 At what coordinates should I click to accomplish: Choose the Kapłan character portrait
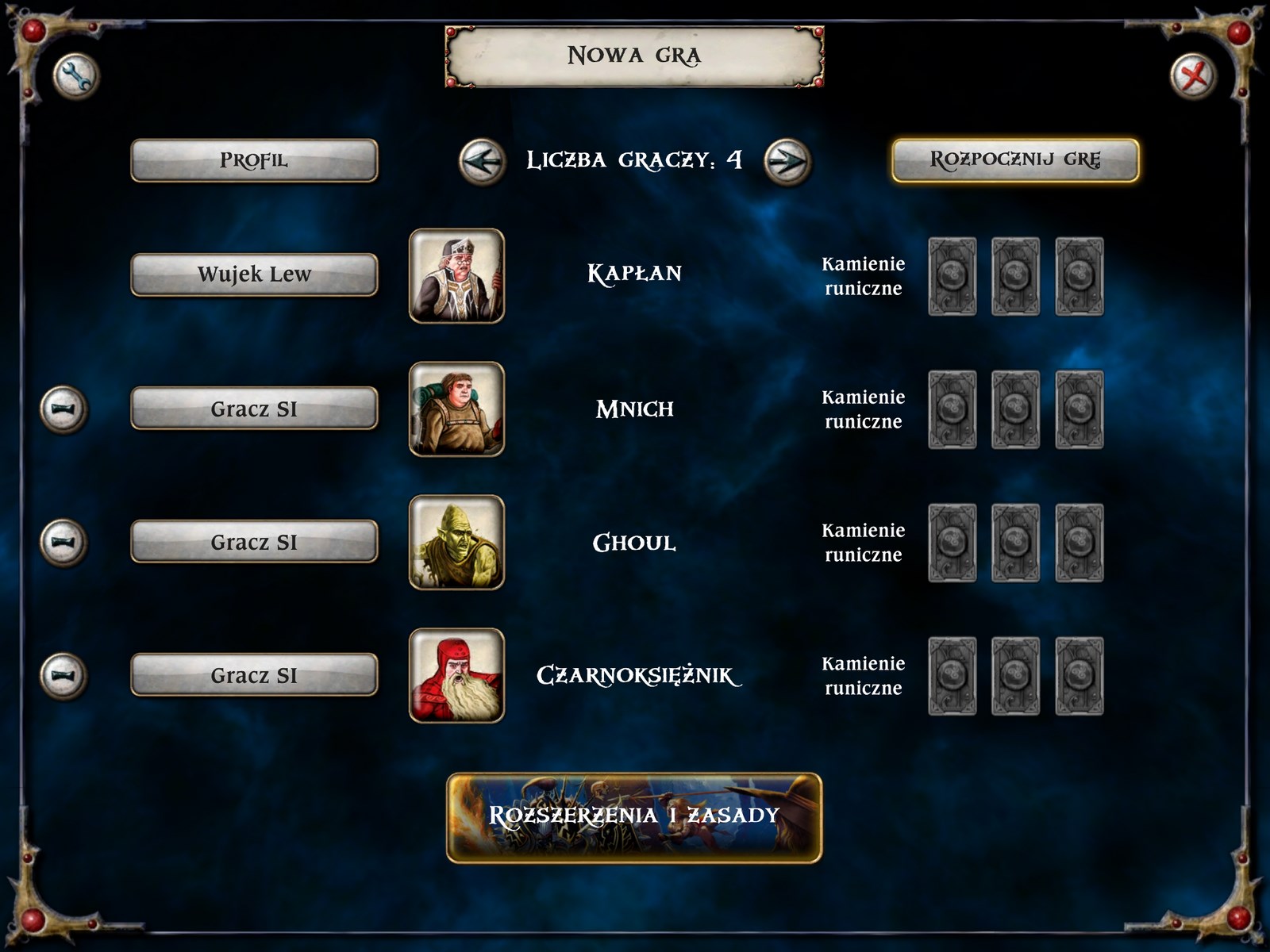point(456,276)
